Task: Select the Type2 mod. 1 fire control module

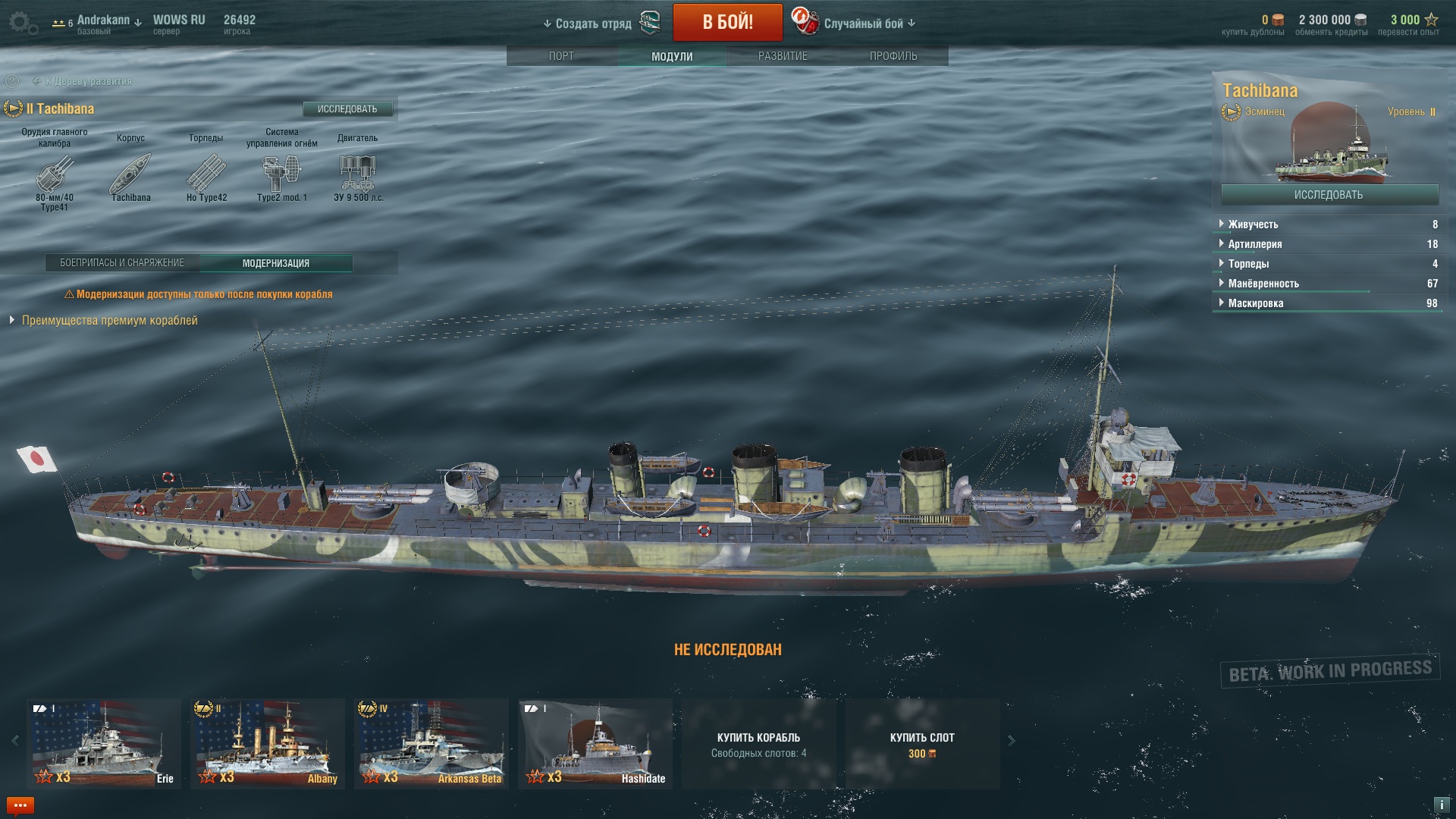Action: tap(281, 174)
